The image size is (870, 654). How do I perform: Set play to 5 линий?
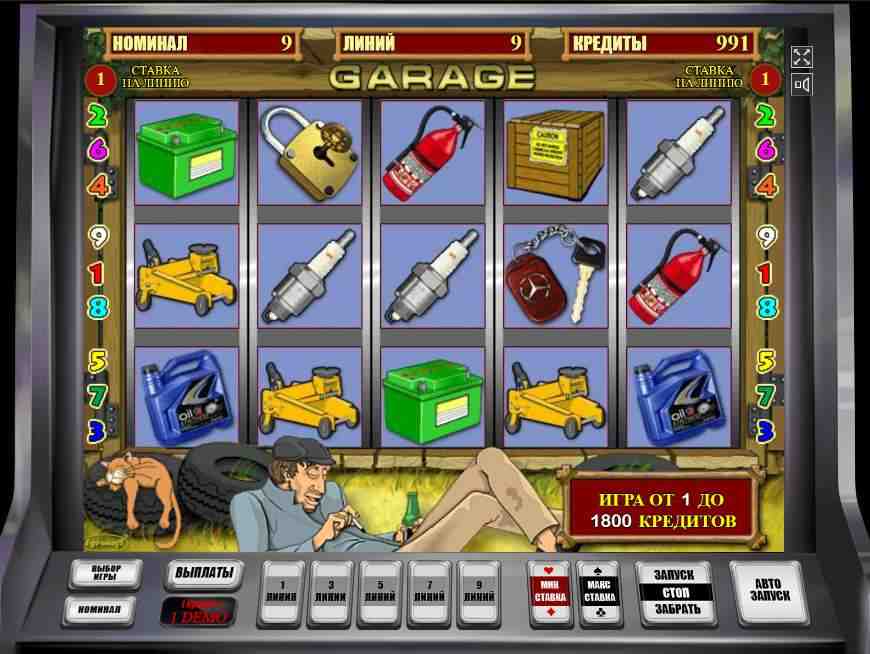(x=380, y=590)
